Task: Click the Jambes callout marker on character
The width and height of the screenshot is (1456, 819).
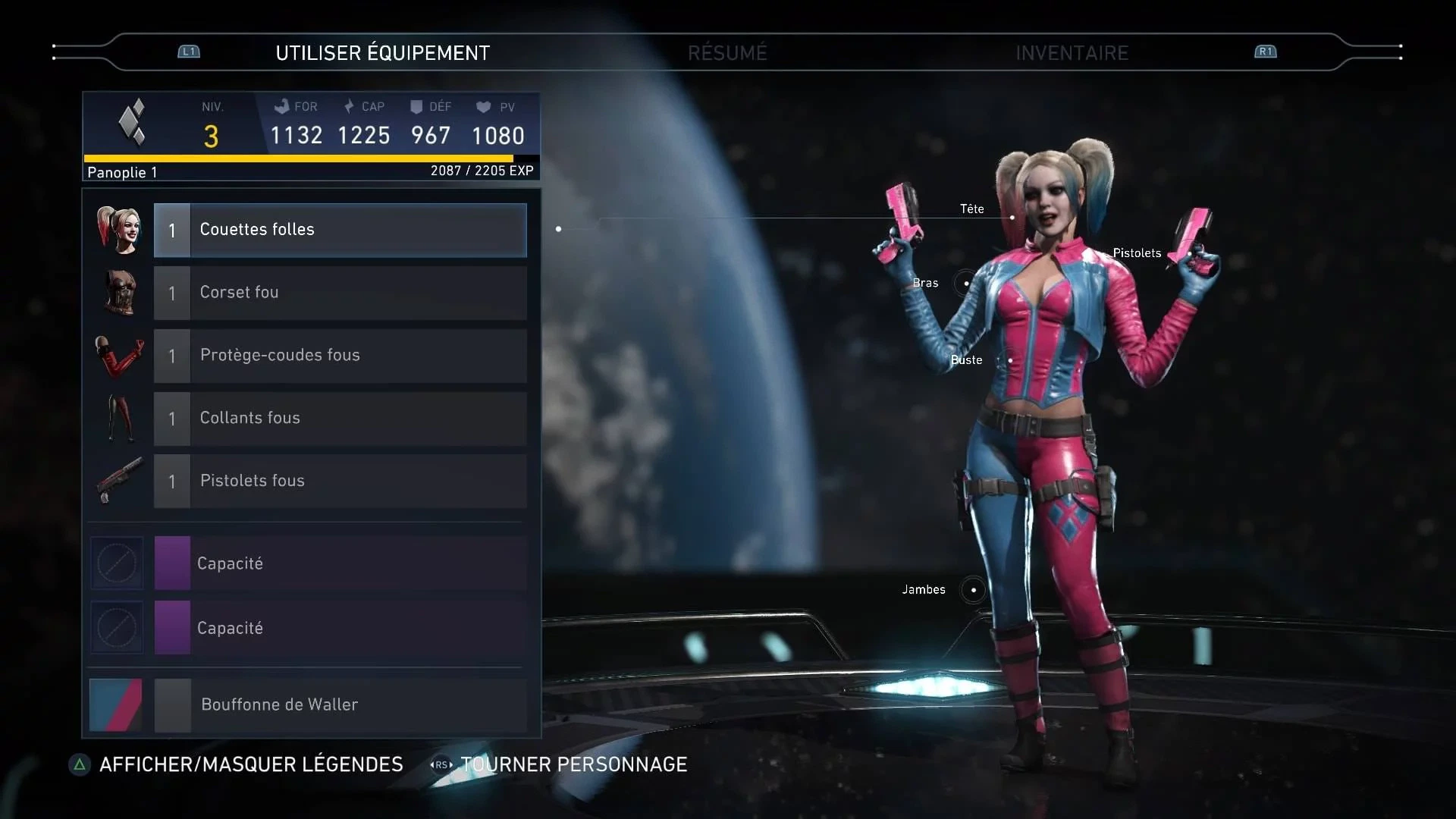Action: pos(973,590)
